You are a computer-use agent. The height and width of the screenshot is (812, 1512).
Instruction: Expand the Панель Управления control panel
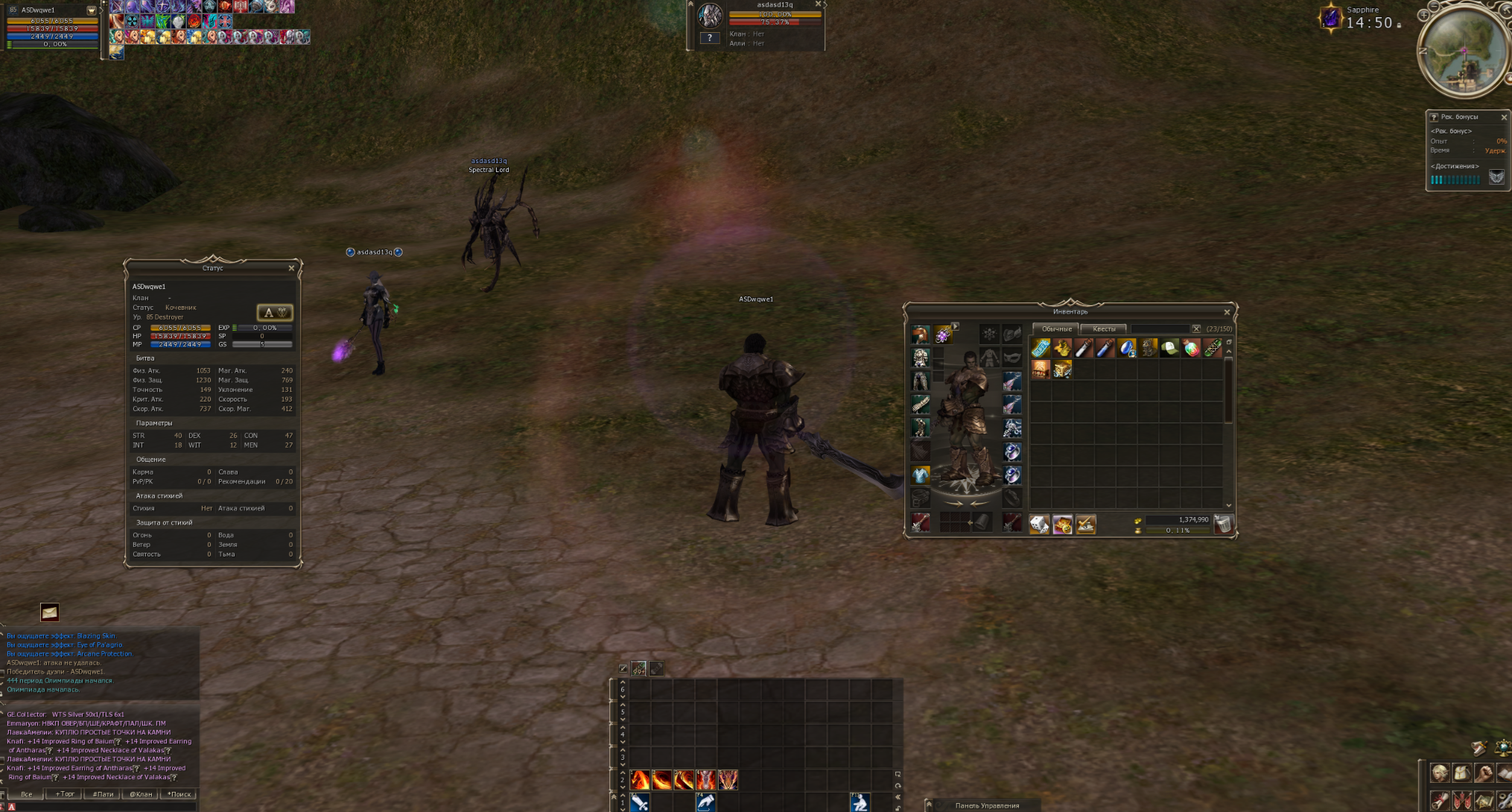tap(929, 805)
